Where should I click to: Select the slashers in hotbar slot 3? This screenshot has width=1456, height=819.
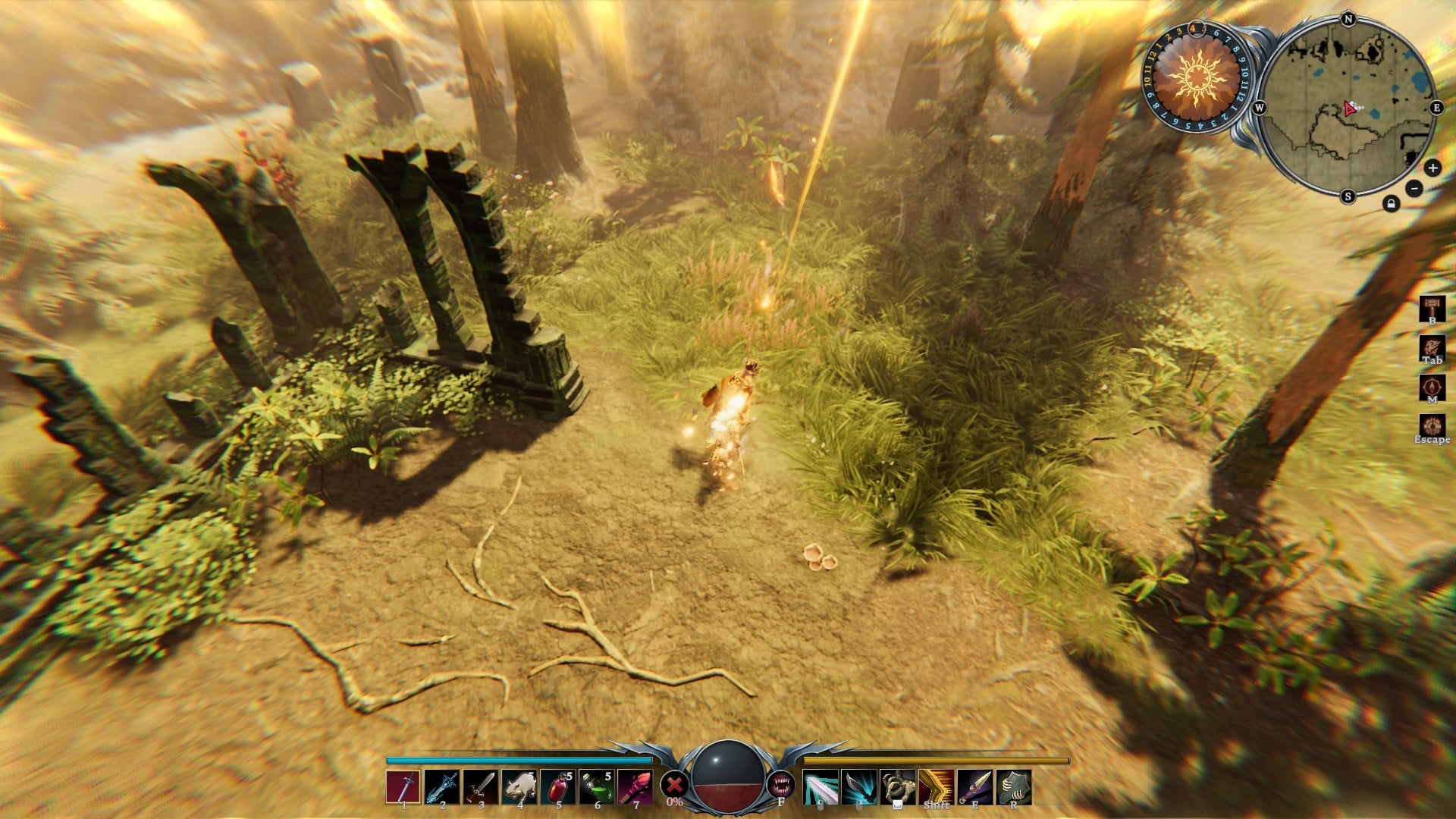pyautogui.click(x=482, y=787)
